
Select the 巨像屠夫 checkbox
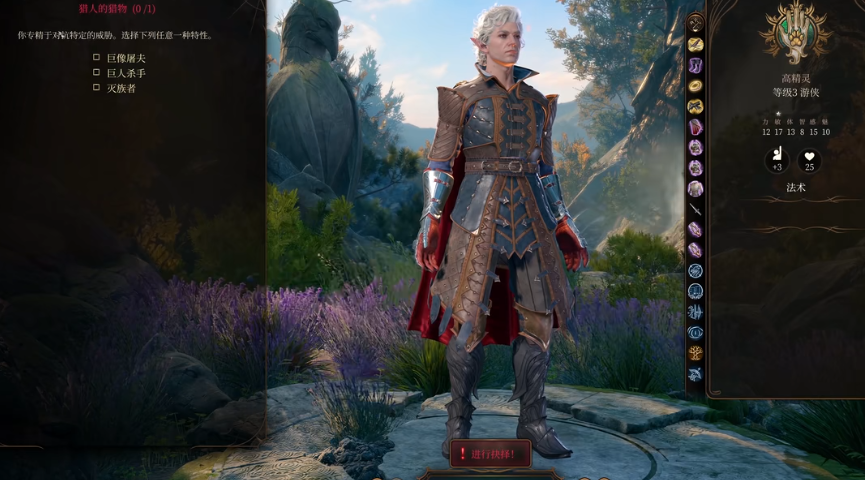[97, 58]
